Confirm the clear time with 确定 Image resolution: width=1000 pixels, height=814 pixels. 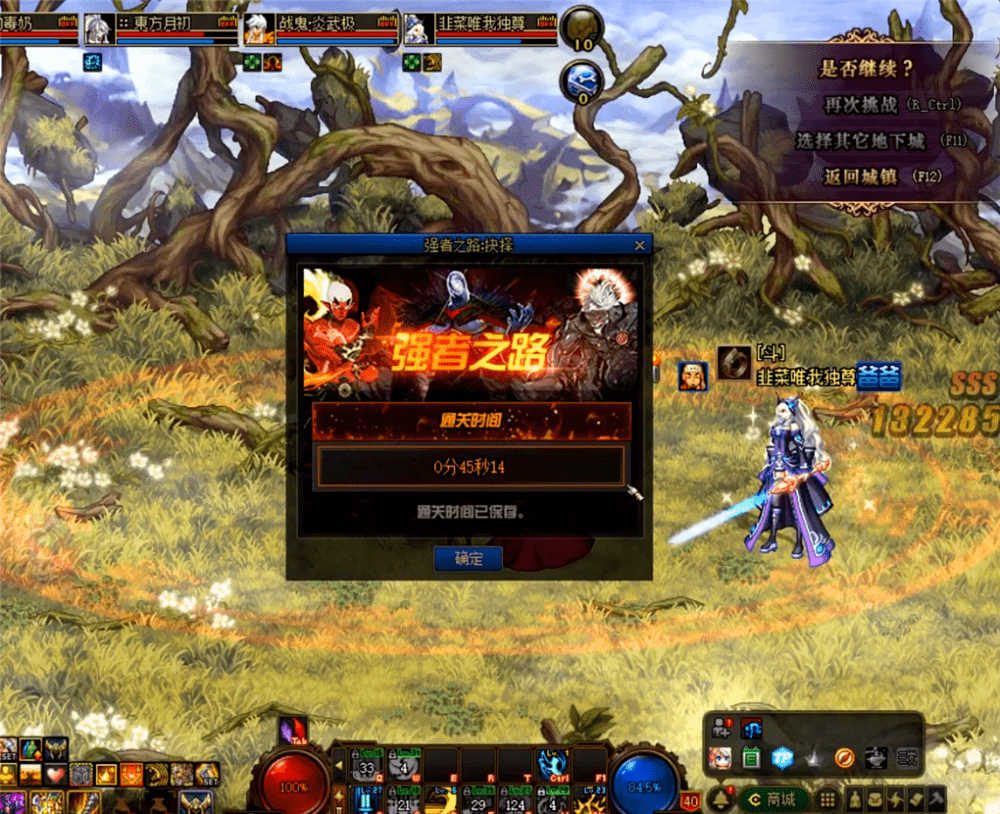[x=468, y=559]
